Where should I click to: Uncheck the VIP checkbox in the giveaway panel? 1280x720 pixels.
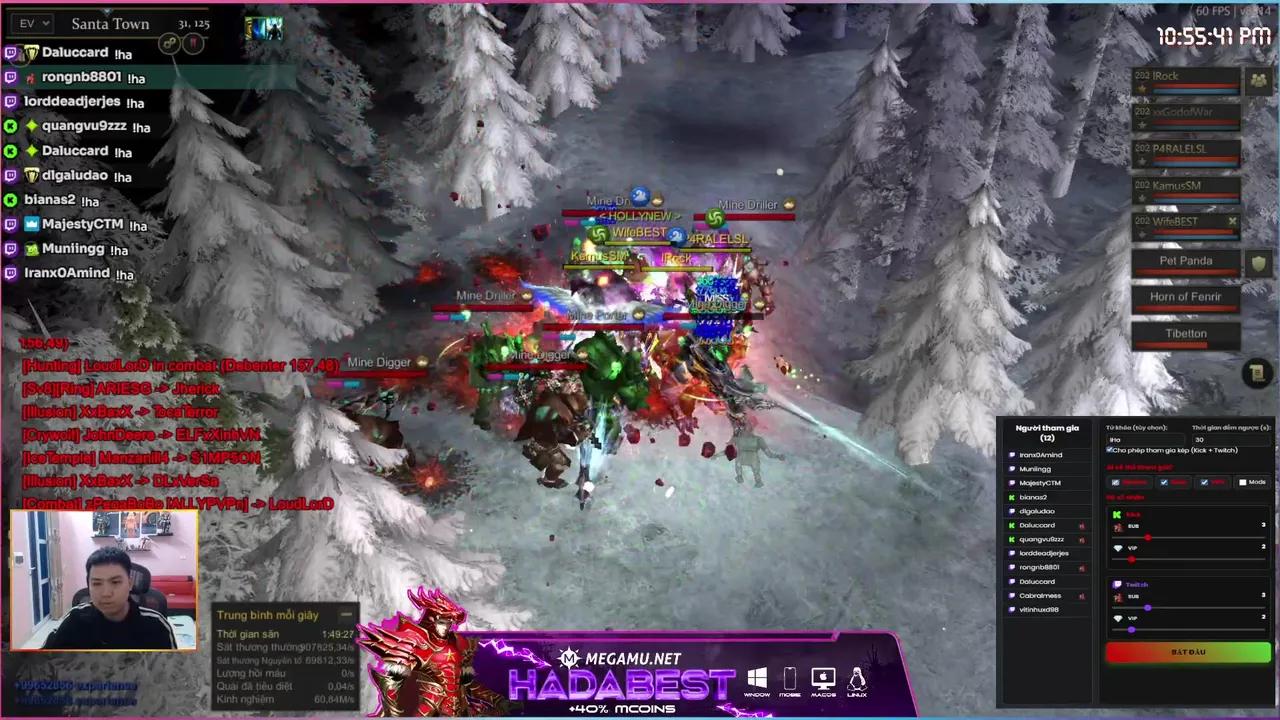click(1204, 481)
